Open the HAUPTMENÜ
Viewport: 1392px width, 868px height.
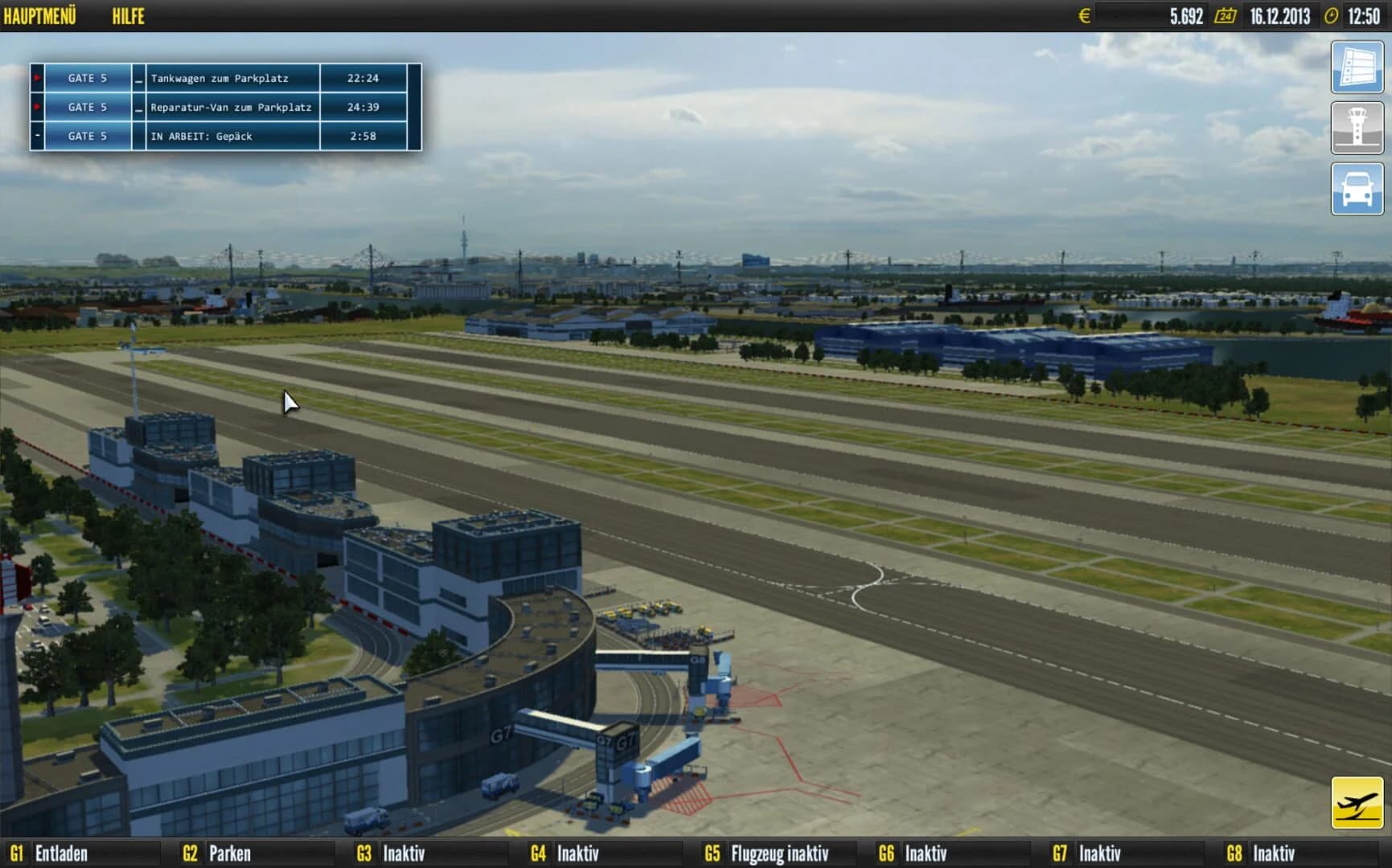pos(42,15)
